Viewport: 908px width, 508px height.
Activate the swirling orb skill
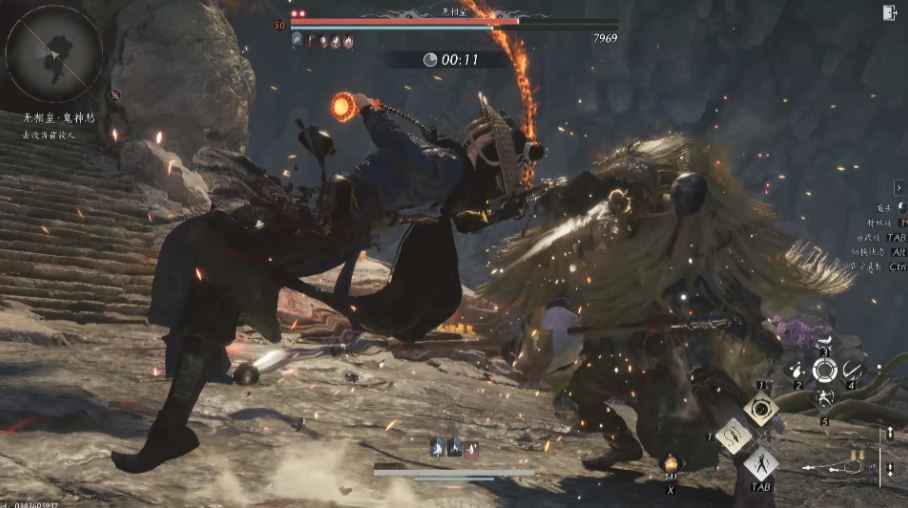pos(762,408)
